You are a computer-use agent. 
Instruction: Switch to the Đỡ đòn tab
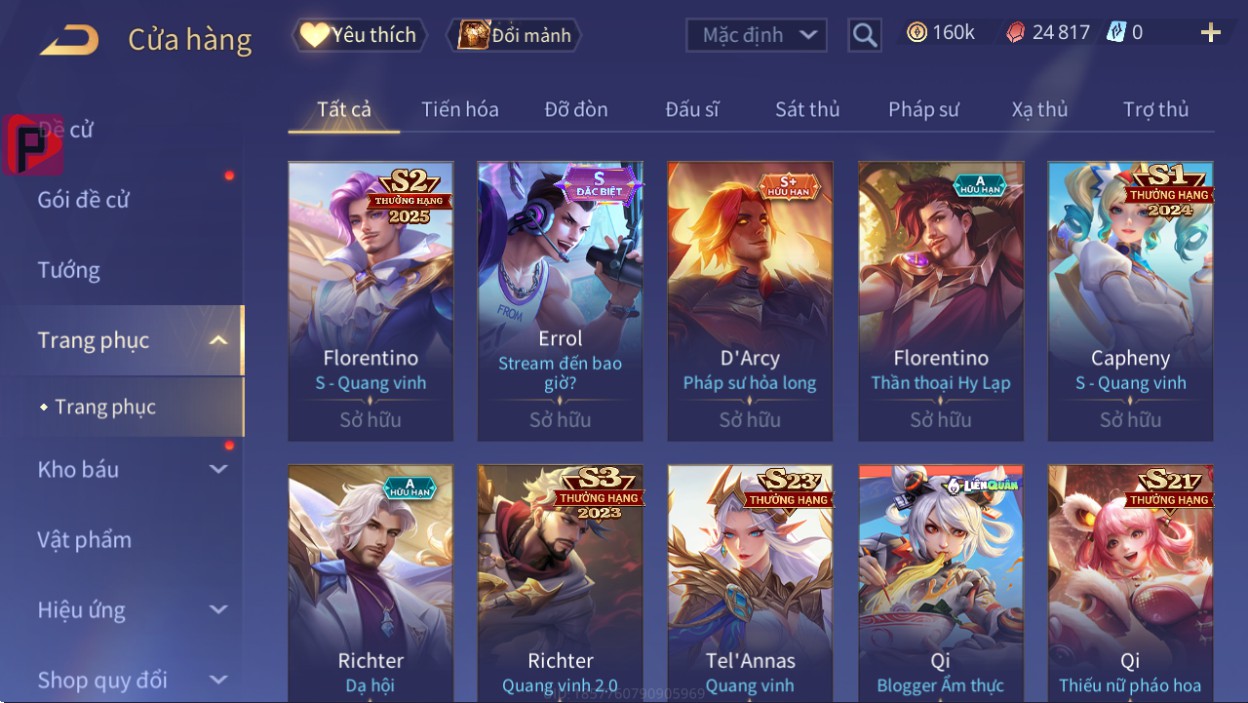[576, 109]
